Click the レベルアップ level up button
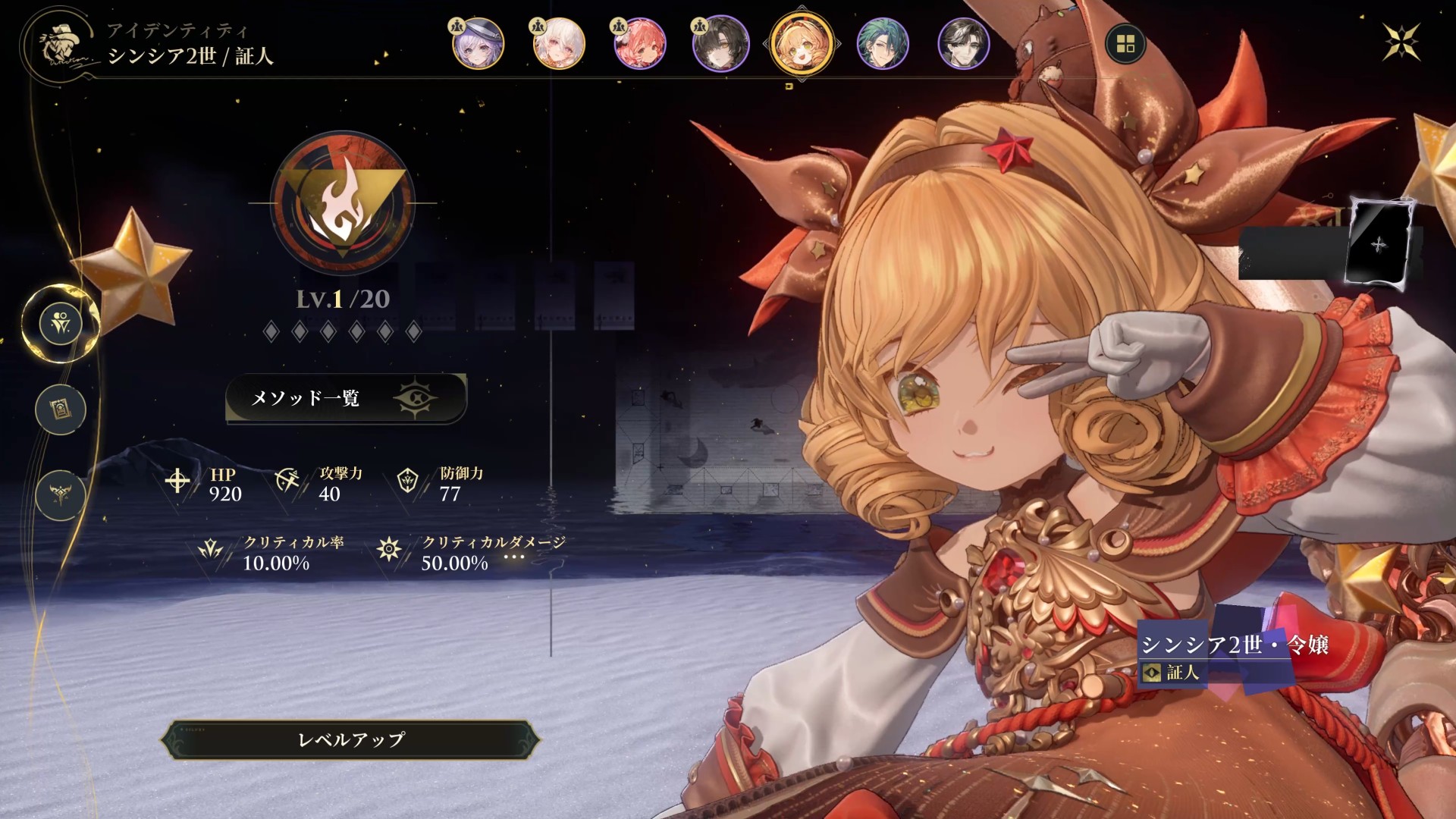The width and height of the screenshot is (1456, 819). pyautogui.click(x=350, y=739)
